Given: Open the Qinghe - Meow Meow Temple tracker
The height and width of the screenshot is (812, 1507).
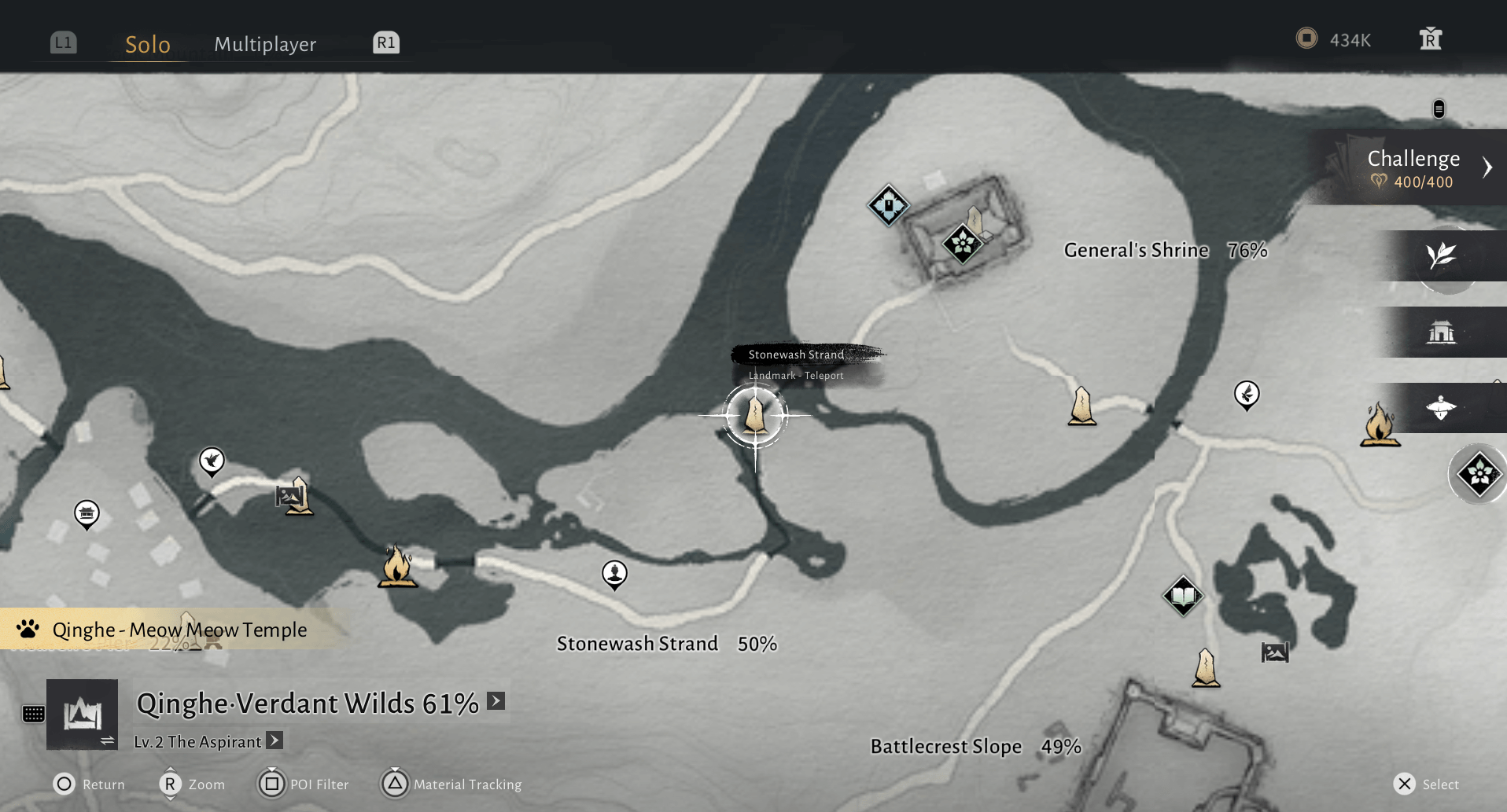Looking at the screenshot, I should pos(179,630).
